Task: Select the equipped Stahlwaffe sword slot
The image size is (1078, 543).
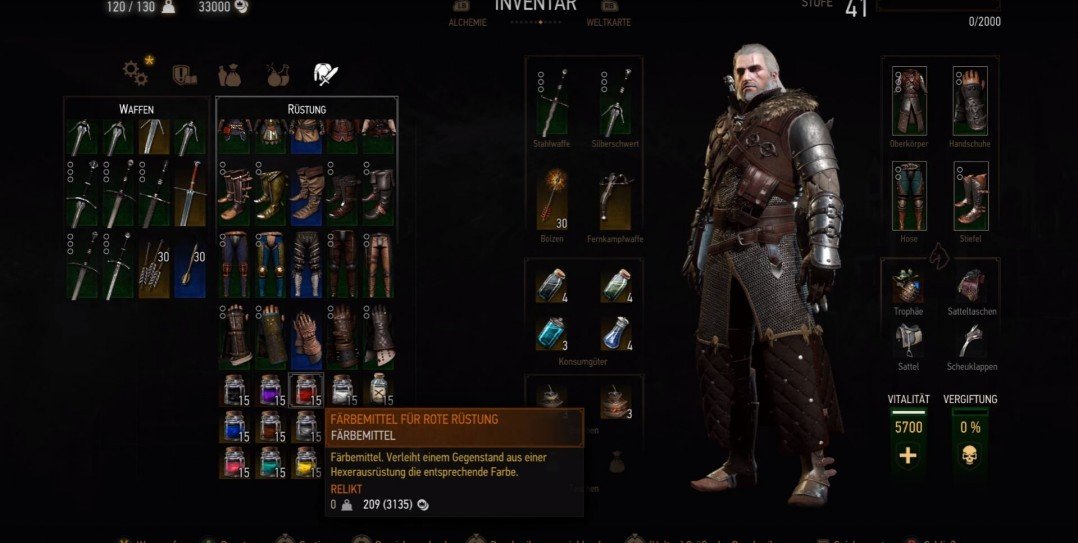Action: [552, 104]
